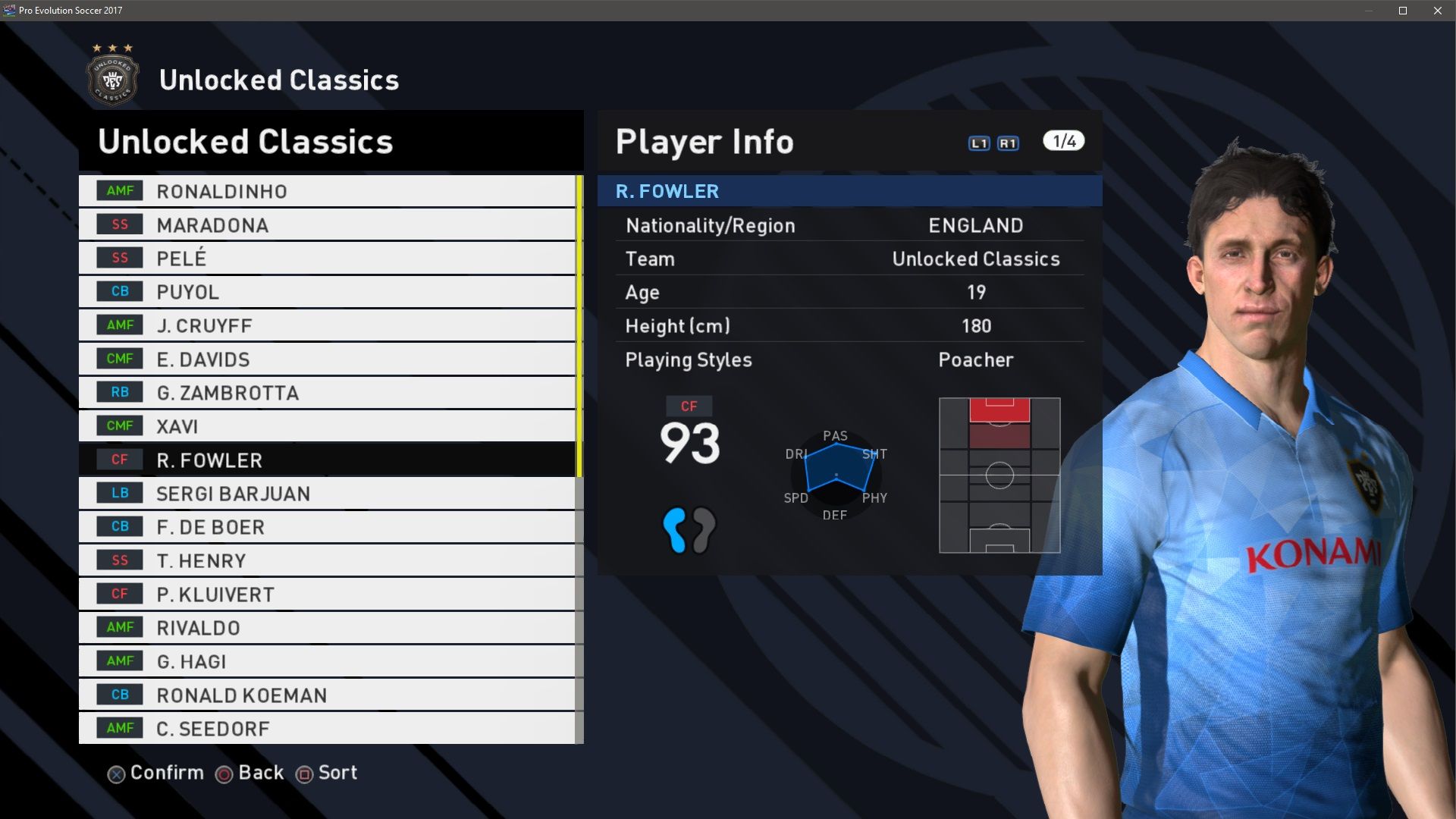
Task: Click the highlighted R. Fowler entry
Action: 326,460
